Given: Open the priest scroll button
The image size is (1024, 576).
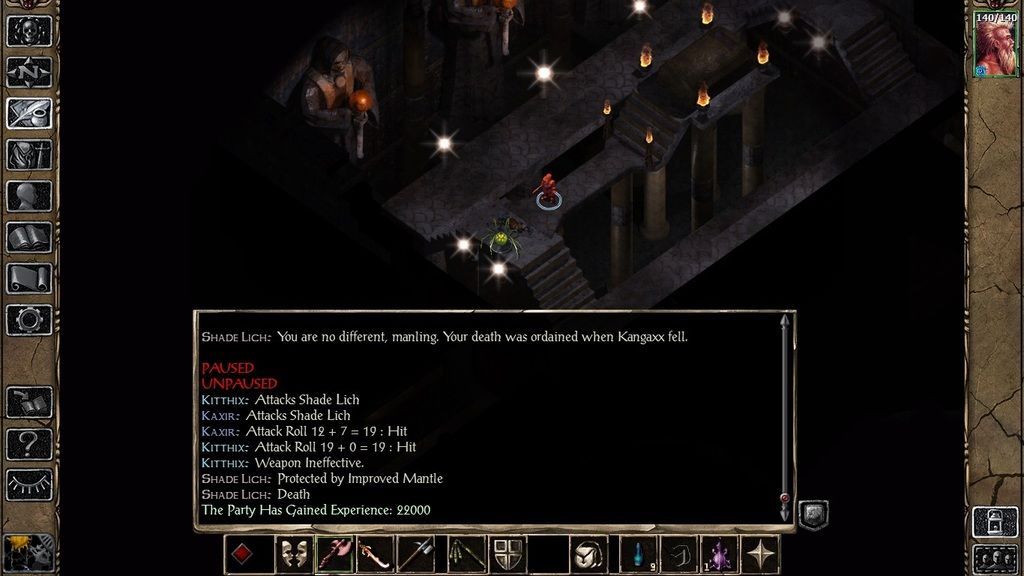Looking at the screenshot, I should tap(29, 279).
